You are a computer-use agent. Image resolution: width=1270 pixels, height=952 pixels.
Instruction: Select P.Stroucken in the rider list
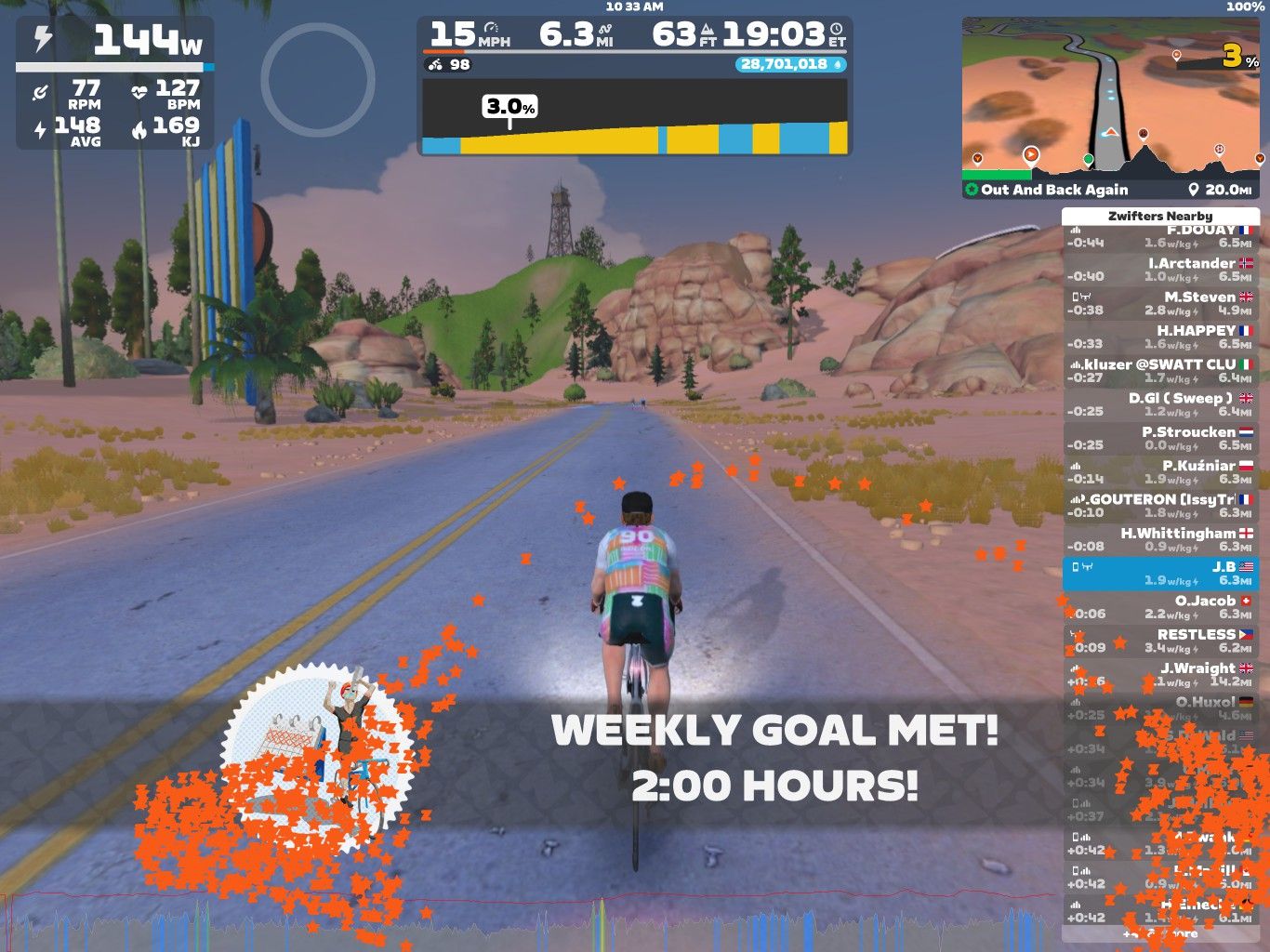[x=1160, y=438]
